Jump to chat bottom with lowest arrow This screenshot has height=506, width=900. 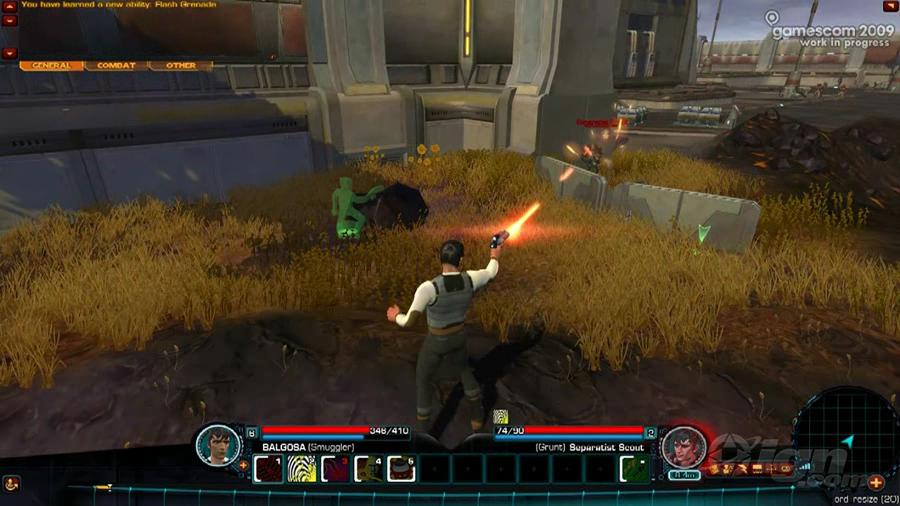9,52
